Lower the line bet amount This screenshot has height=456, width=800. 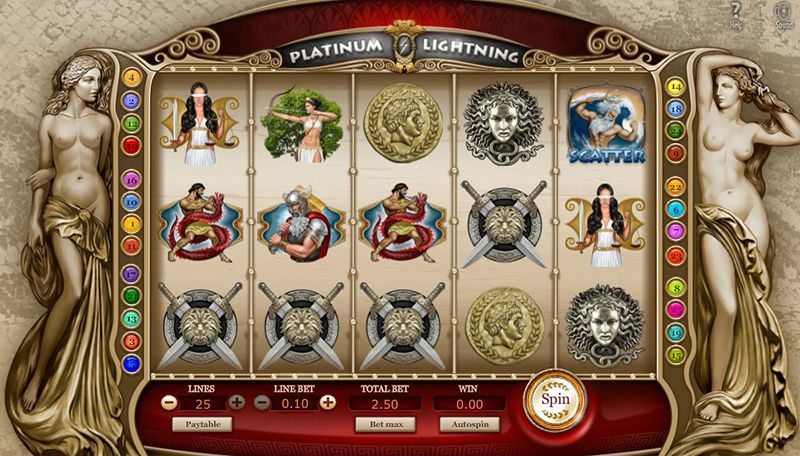coord(262,402)
